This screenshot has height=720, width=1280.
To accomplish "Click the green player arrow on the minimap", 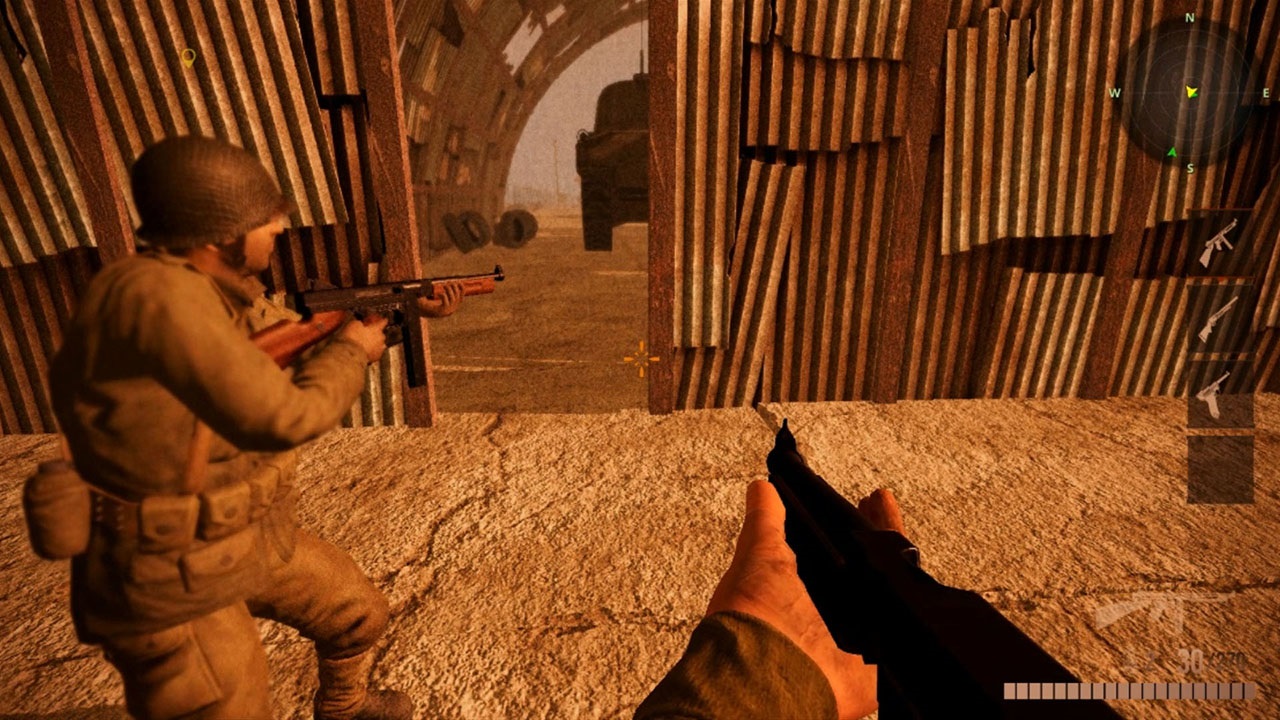I will pos(1190,91).
